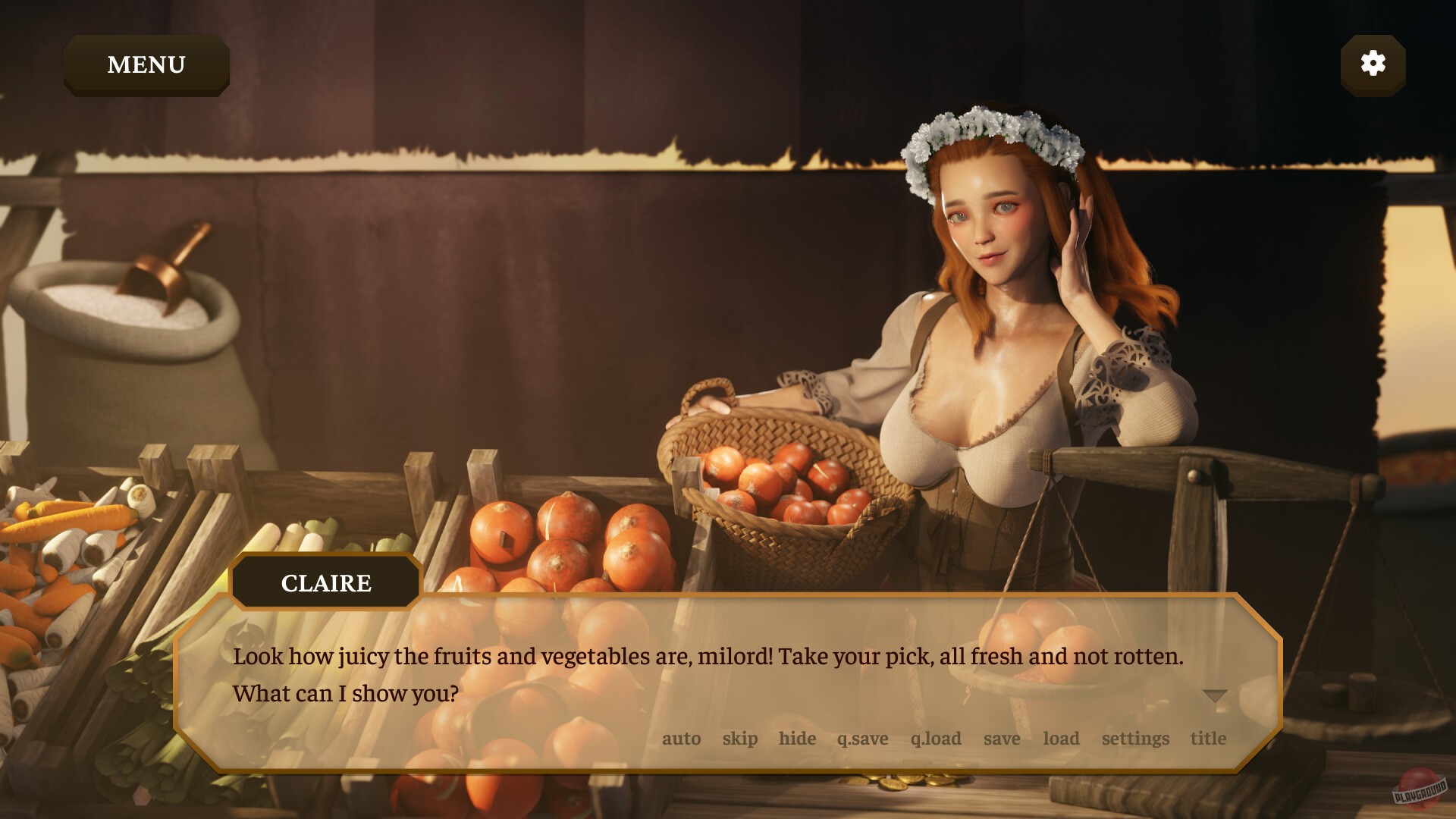Viewport: 1456px width, 819px height.
Task: Open the load menu from the quick bar
Action: pos(1062,738)
